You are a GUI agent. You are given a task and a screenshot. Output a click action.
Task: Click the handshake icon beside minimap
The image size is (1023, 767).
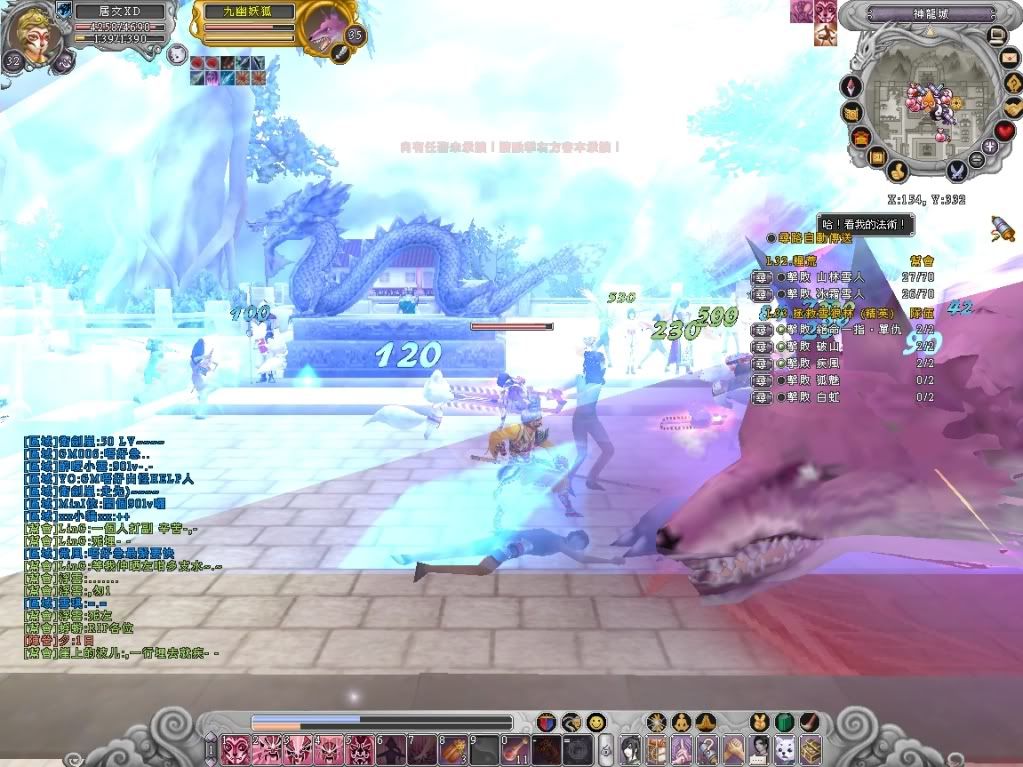pos(1014,107)
